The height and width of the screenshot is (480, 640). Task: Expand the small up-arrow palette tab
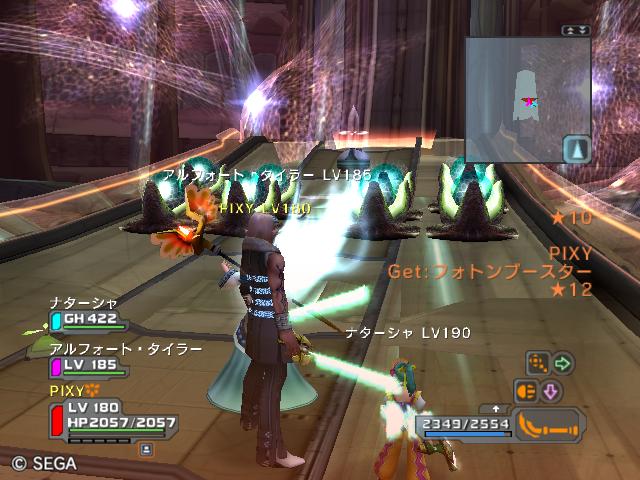tap(496, 409)
